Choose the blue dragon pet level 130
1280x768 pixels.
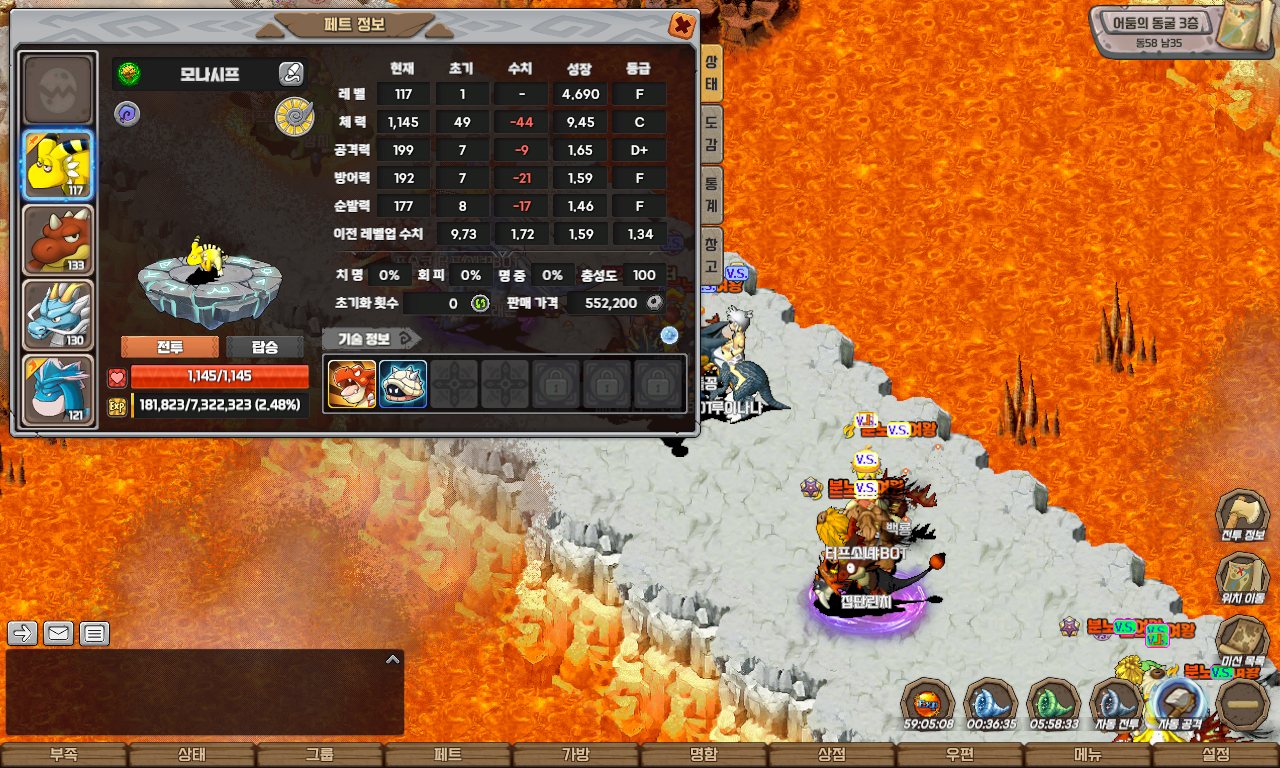[58, 314]
